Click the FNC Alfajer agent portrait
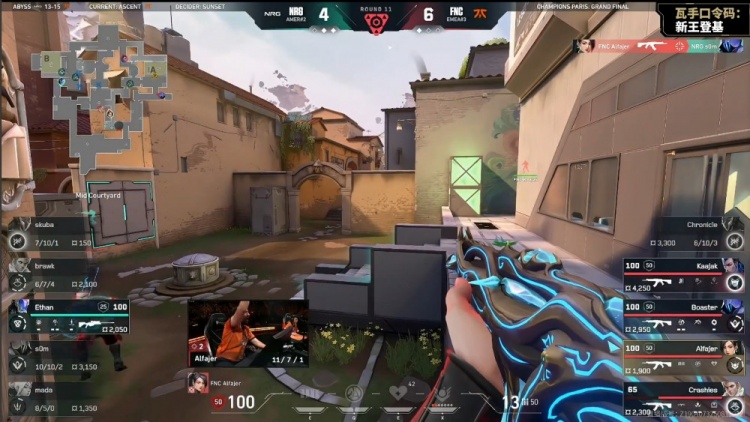Screen dimensions: 750x422 point(199,382)
